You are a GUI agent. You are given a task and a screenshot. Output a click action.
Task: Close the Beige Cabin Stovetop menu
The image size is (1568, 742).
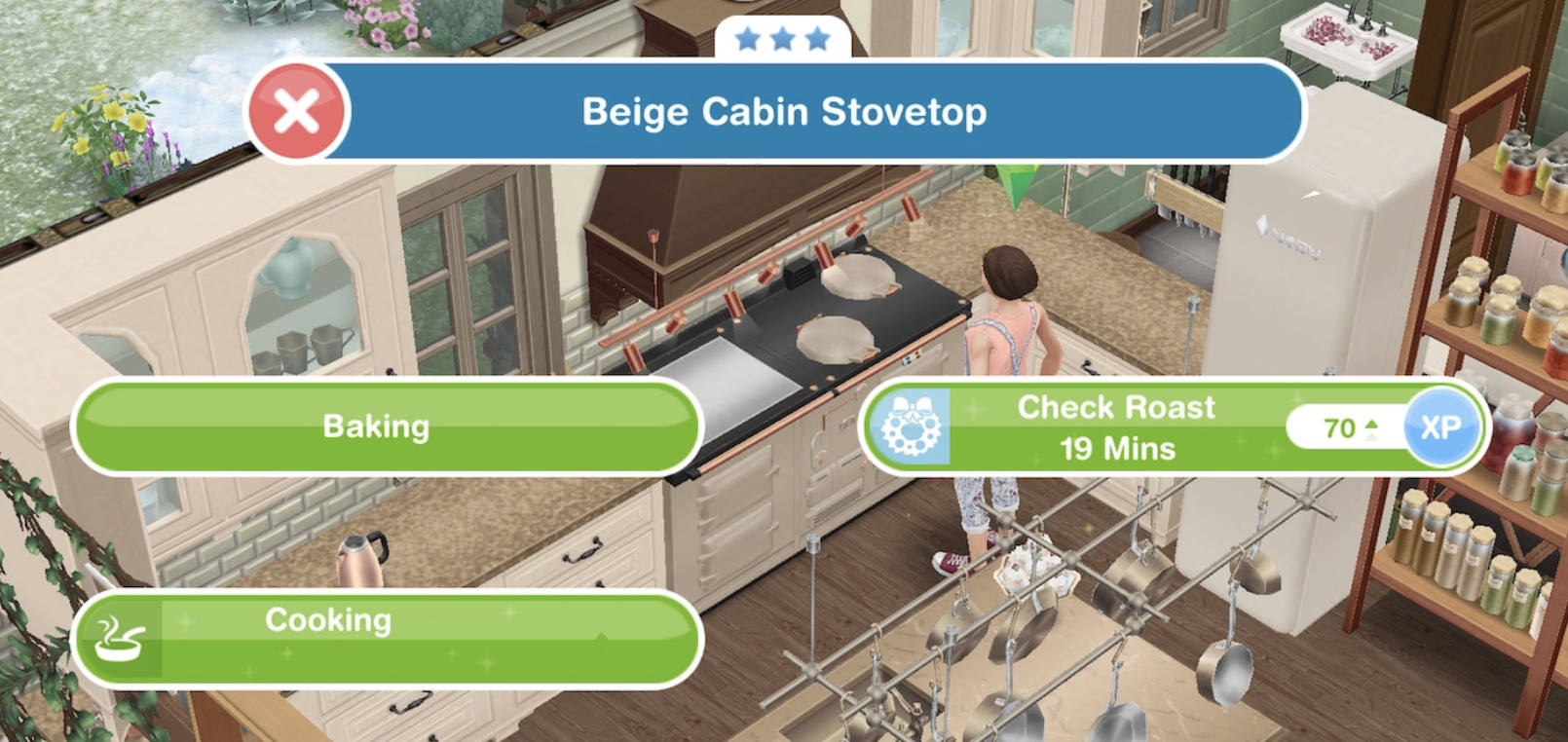(x=296, y=112)
